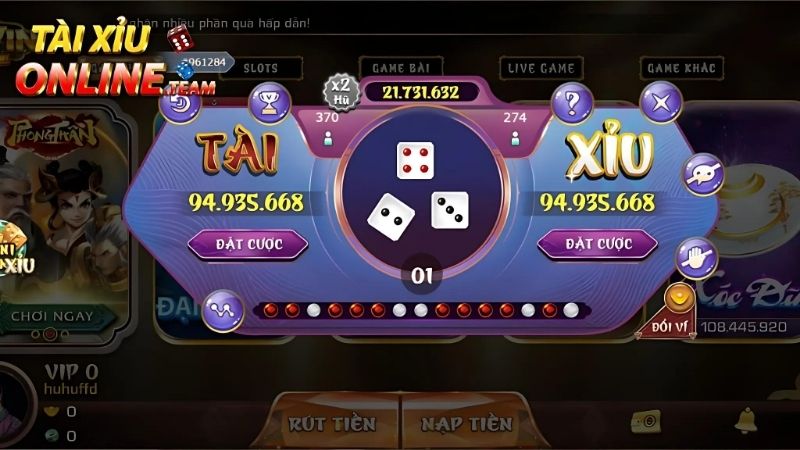The image size is (800, 450).
Task: Click the raised hand icon
Action: click(695, 258)
